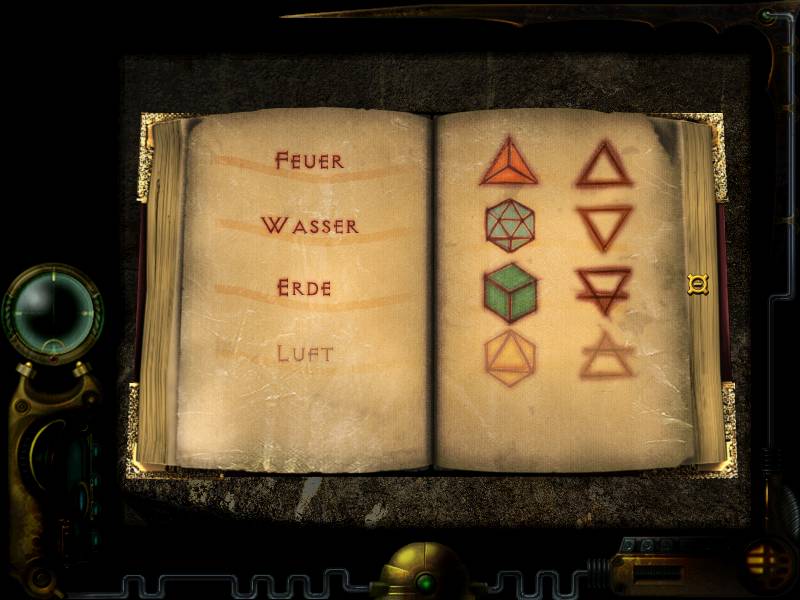Click the gold cursor icon on the book's edge
This screenshot has width=800, height=600.
pos(697,285)
